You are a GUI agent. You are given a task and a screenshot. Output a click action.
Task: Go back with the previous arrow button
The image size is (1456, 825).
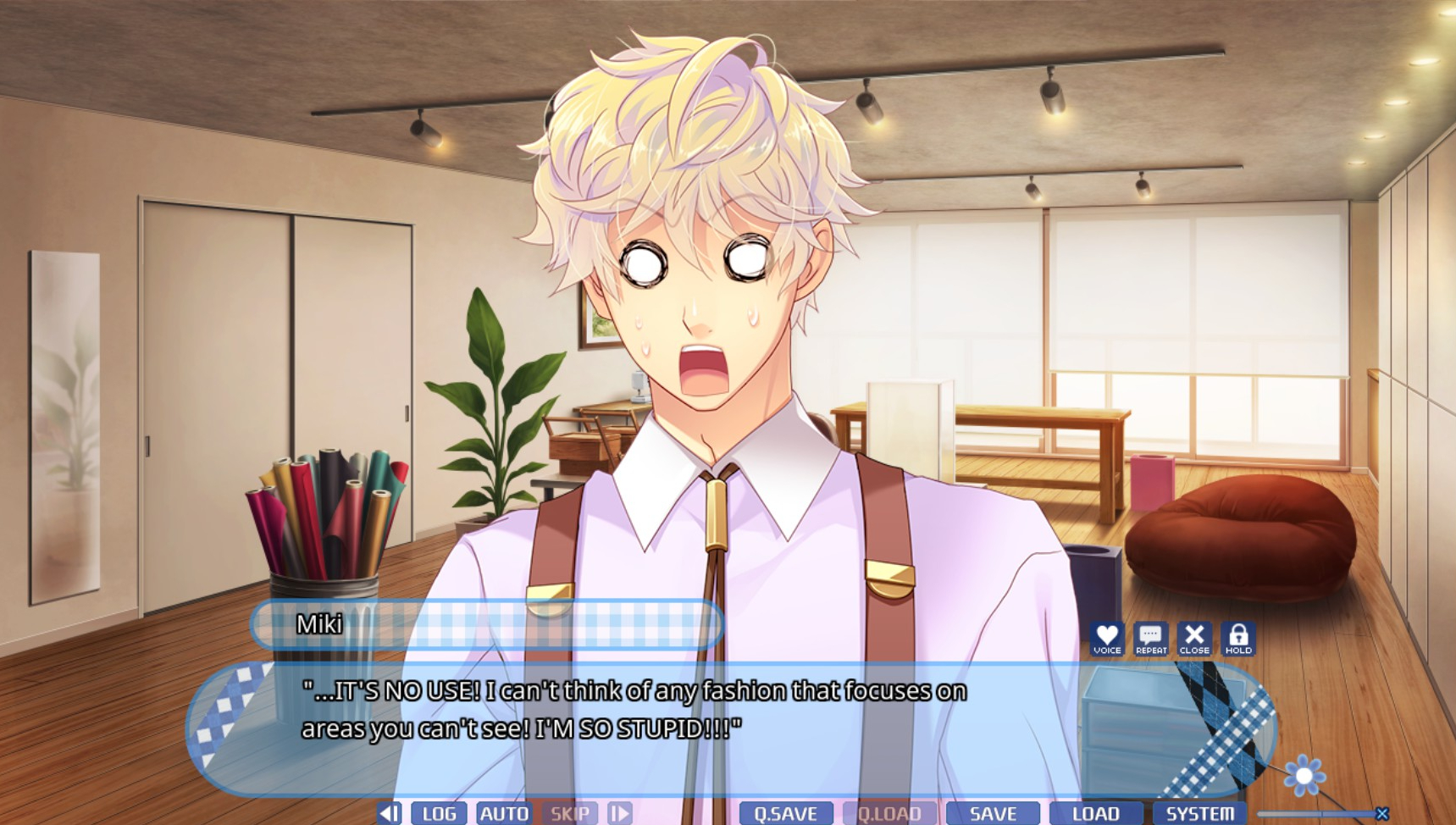[x=390, y=813]
